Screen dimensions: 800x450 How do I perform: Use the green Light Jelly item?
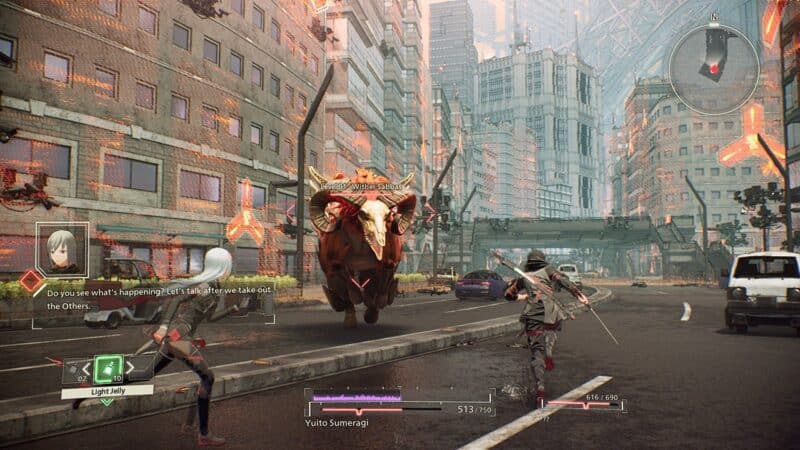pos(108,369)
